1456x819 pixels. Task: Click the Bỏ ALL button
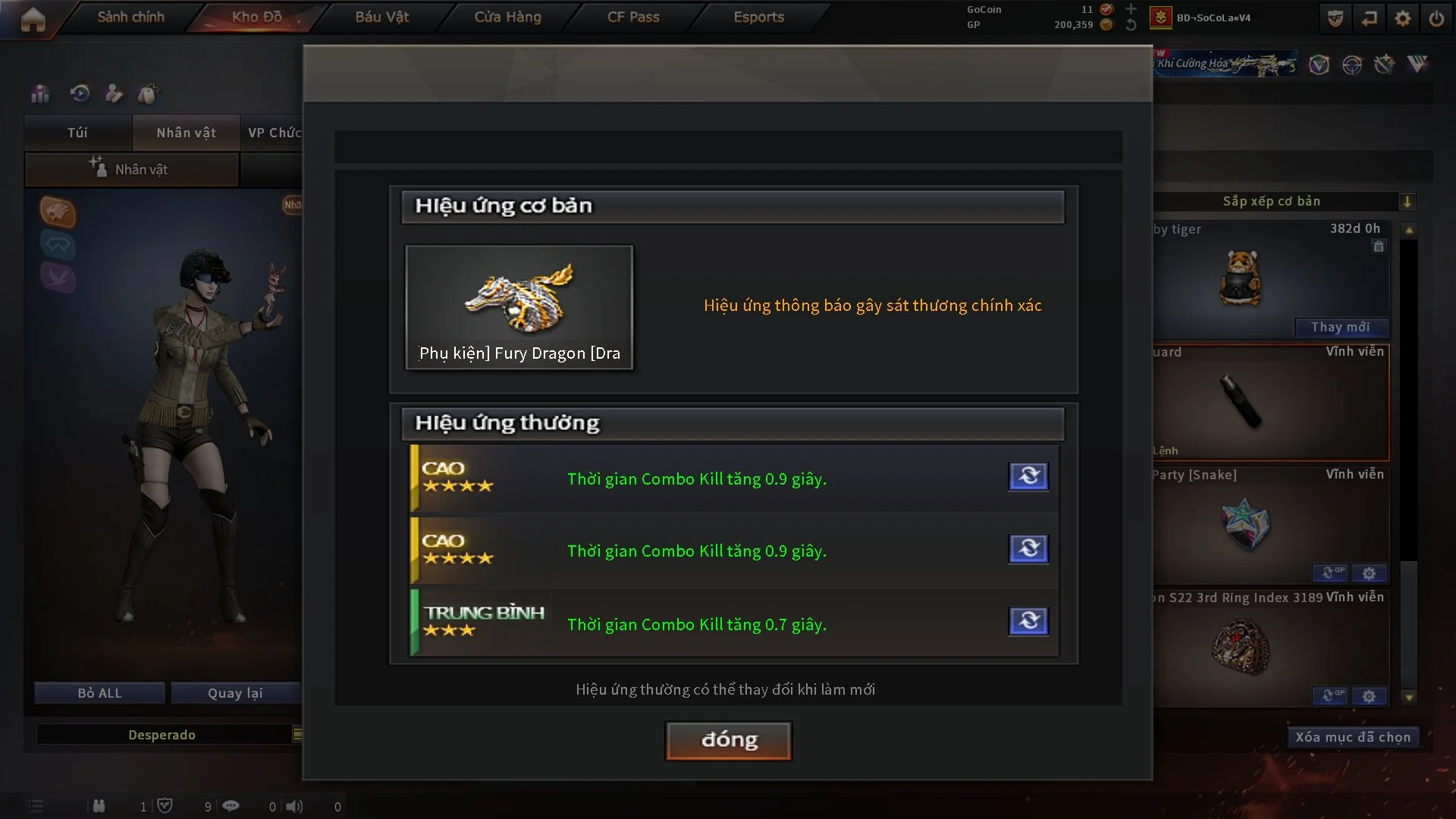(99, 693)
